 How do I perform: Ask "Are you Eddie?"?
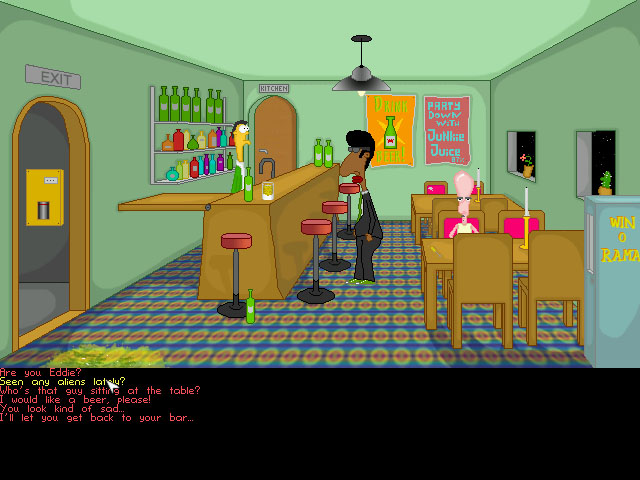tap(30, 372)
